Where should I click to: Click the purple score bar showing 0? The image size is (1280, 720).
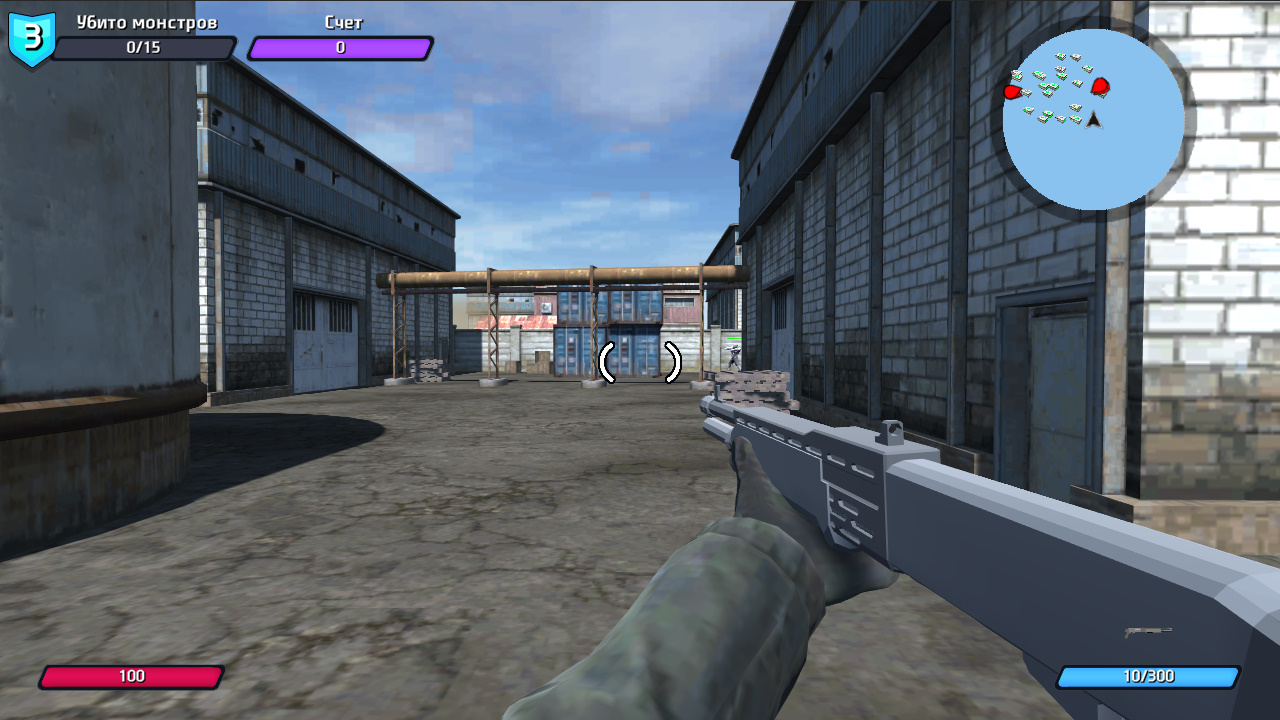(x=338, y=45)
